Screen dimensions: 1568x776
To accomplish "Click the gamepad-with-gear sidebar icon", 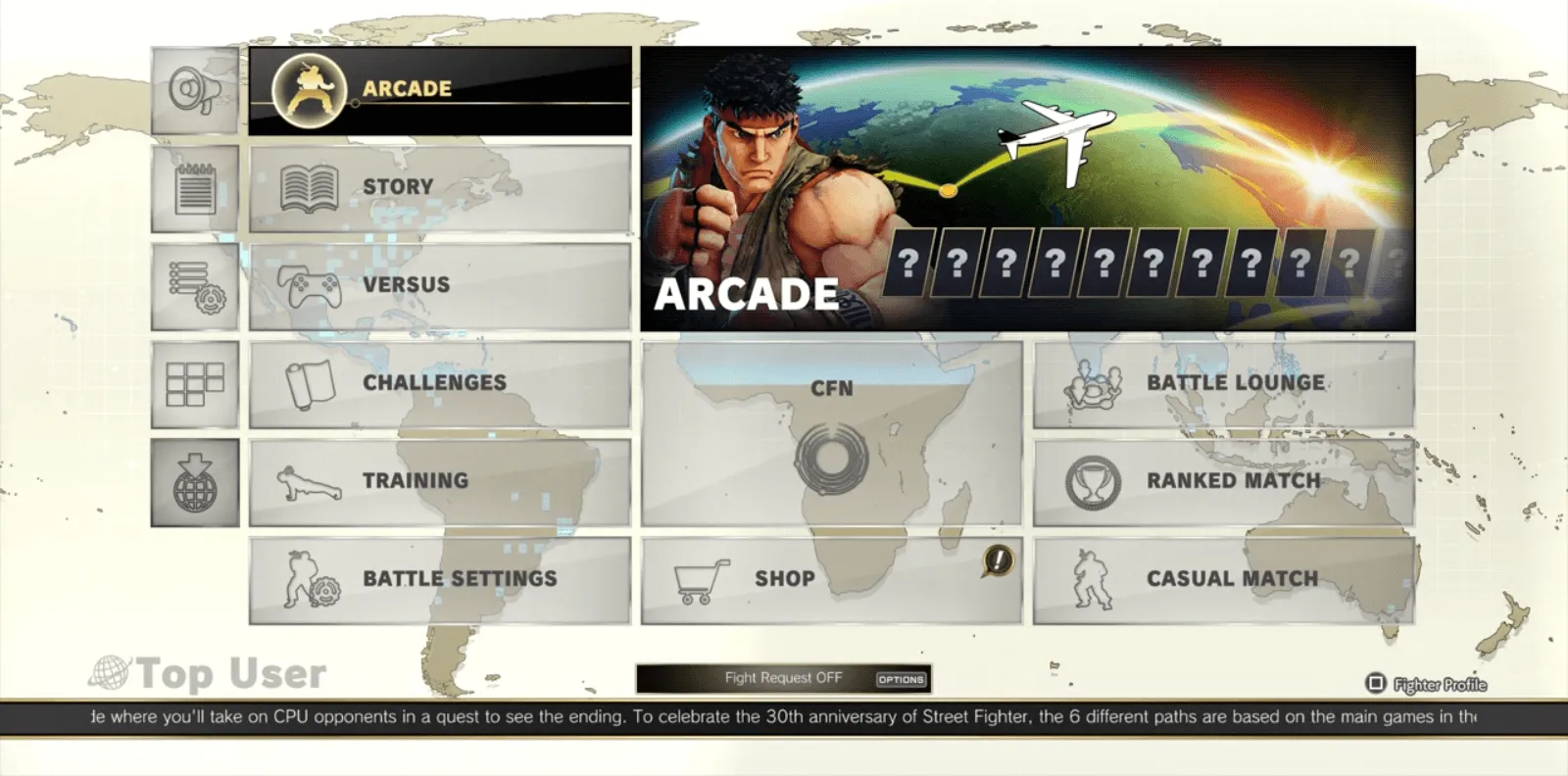I will tap(193, 285).
